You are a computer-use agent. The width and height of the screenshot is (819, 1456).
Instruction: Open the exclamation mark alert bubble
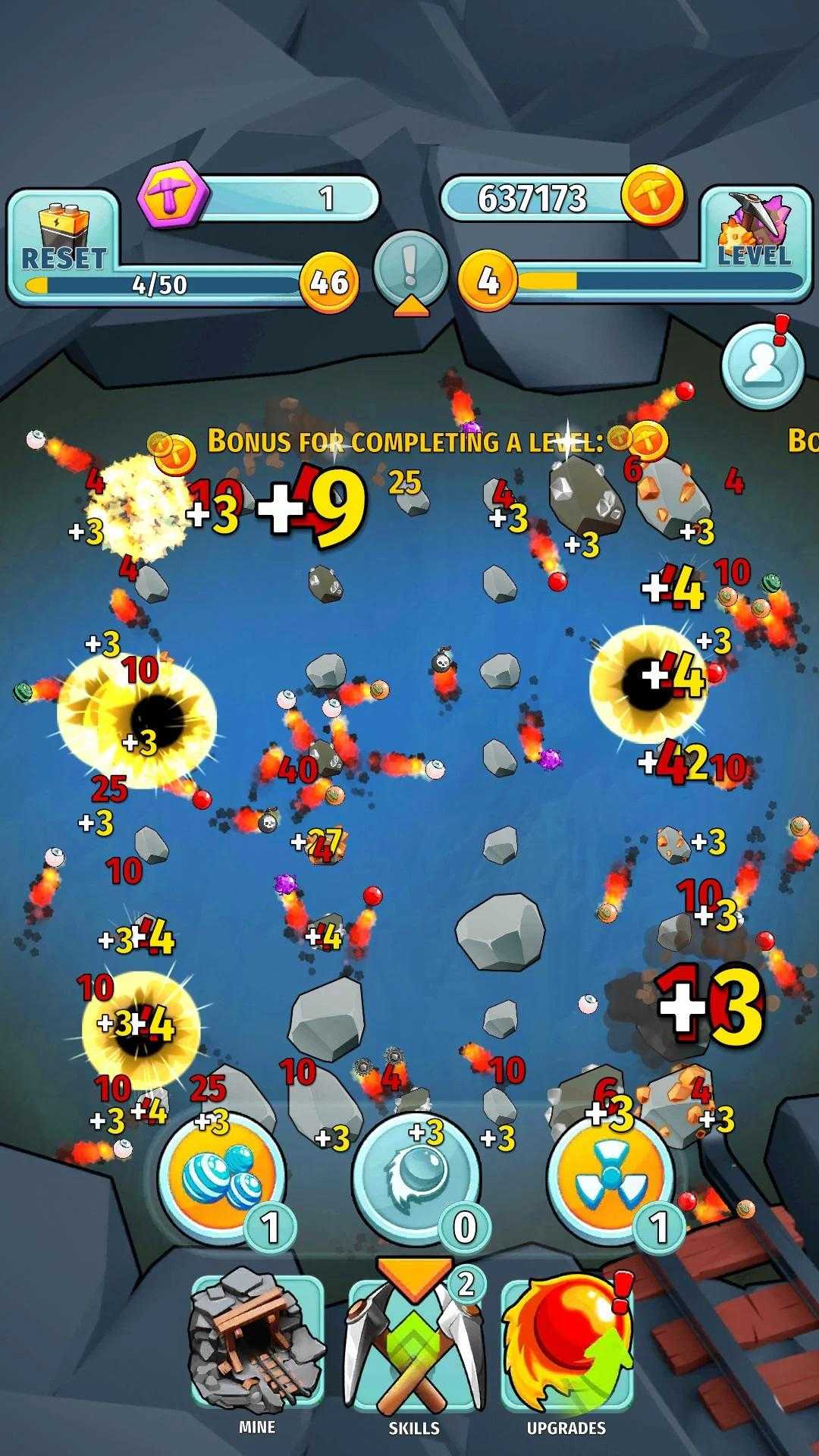point(410,270)
